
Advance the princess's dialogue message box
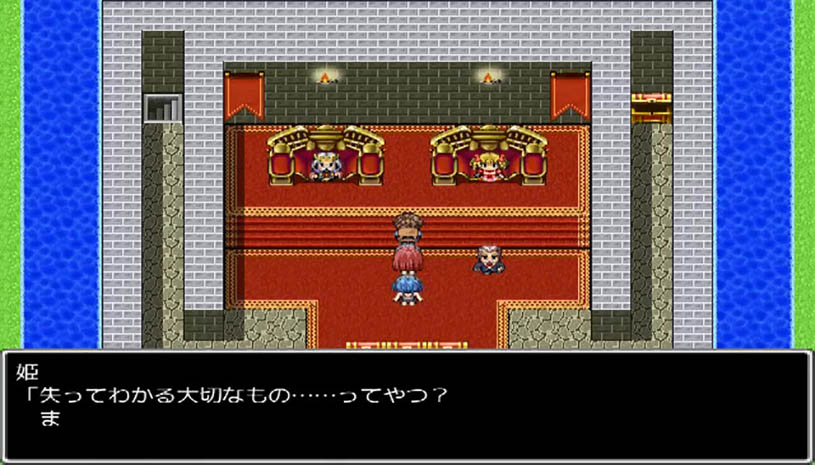click(407, 404)
